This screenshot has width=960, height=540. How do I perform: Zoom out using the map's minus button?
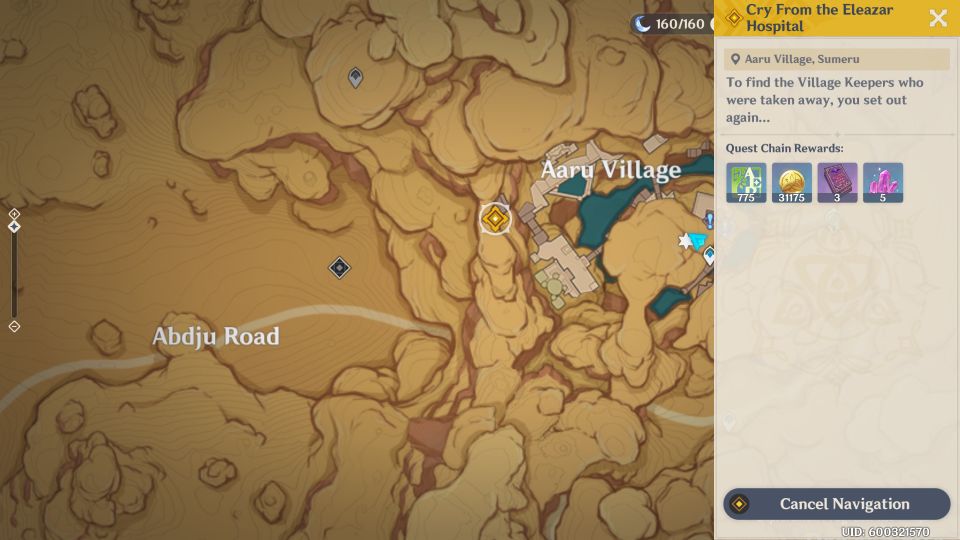point(14,327)
